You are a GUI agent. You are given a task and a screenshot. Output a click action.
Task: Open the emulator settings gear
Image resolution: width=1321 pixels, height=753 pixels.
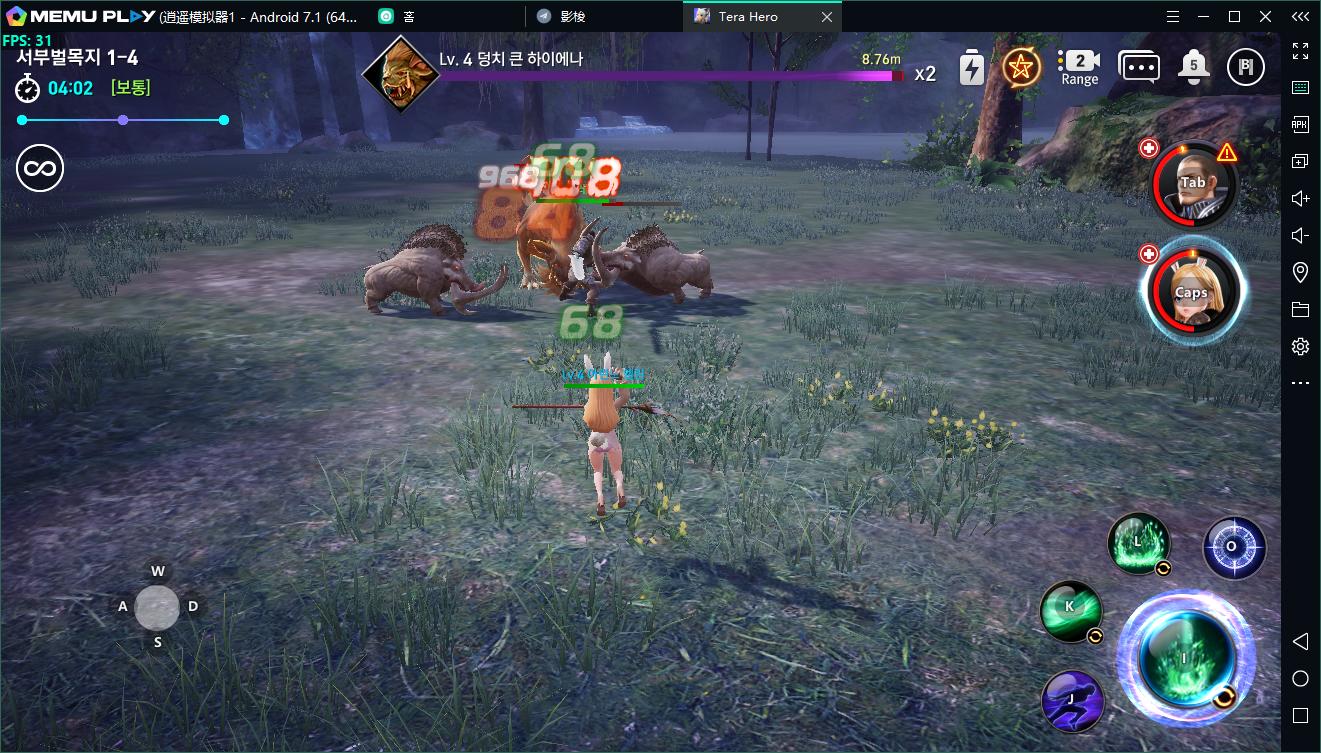click(x=1300, y=346)
